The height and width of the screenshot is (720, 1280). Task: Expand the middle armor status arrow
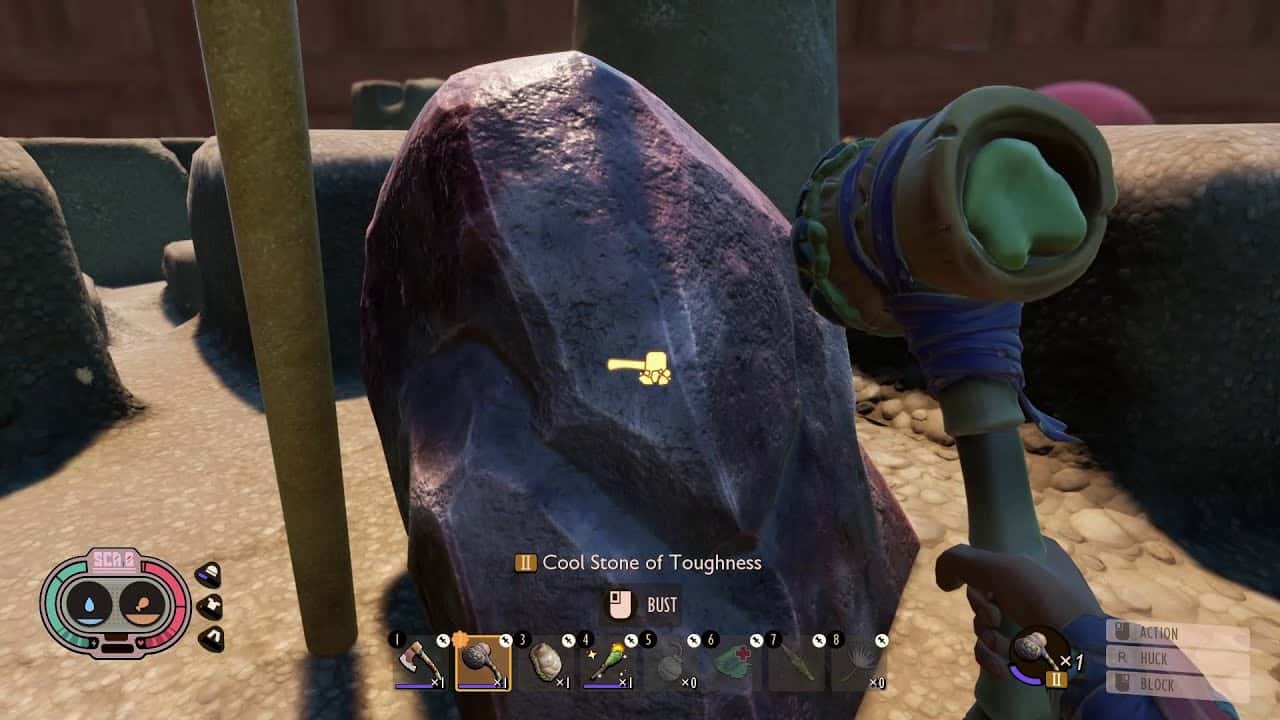(210, 605)
